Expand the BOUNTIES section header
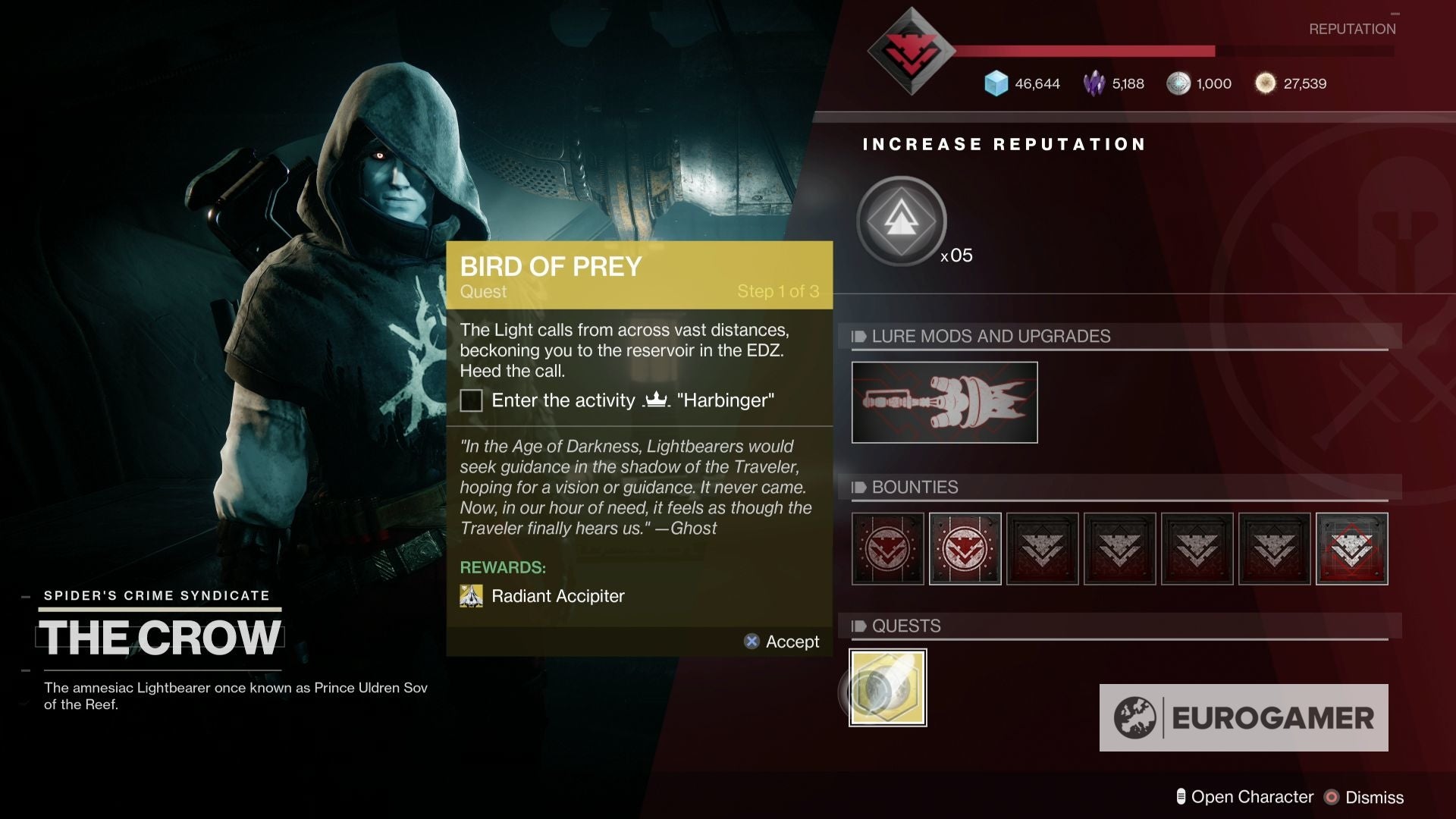Screen dimensions: 1456x819 915,488
